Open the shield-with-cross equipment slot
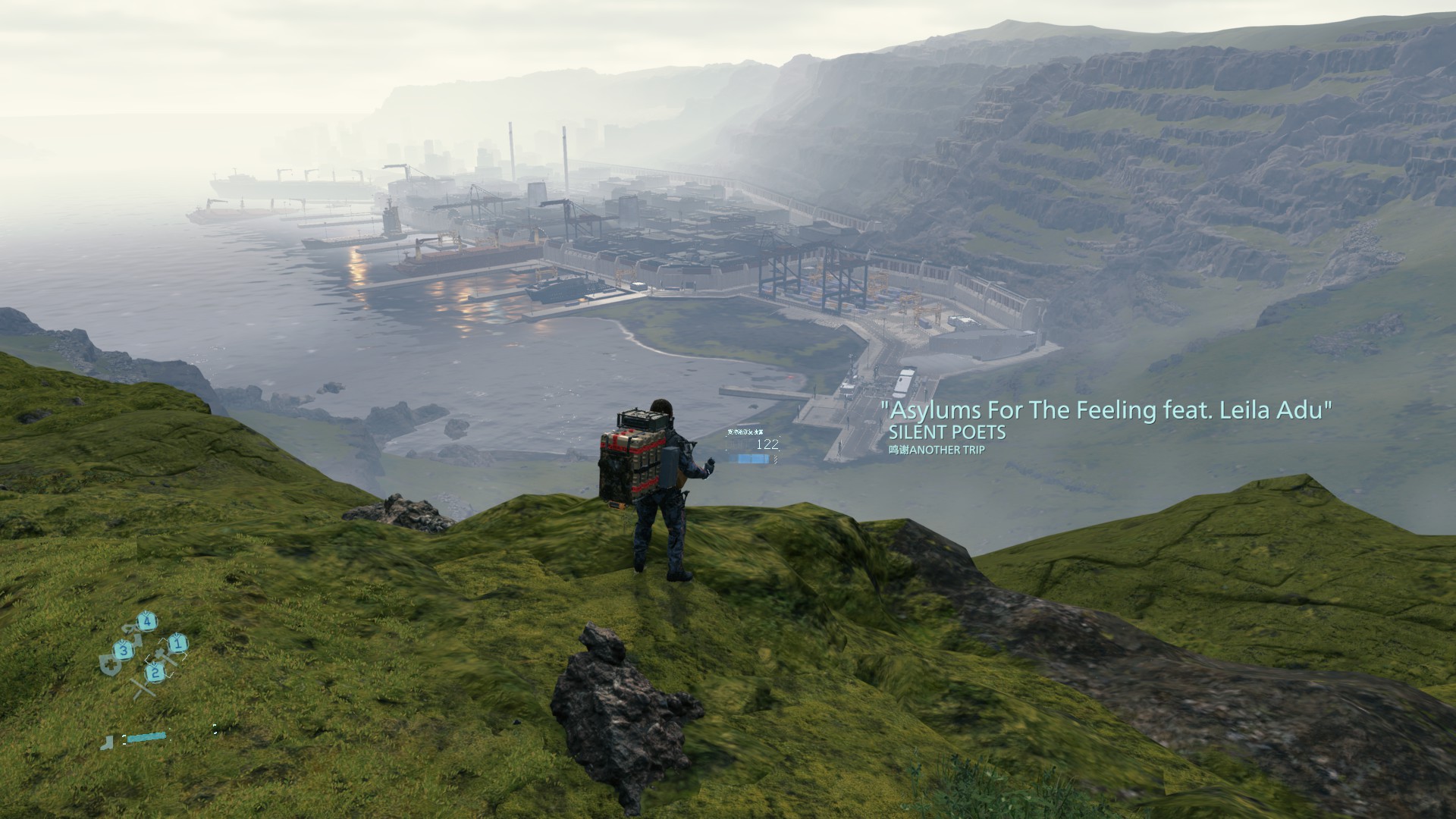This screenshot has height=819, width=1456. pos(109,665)
